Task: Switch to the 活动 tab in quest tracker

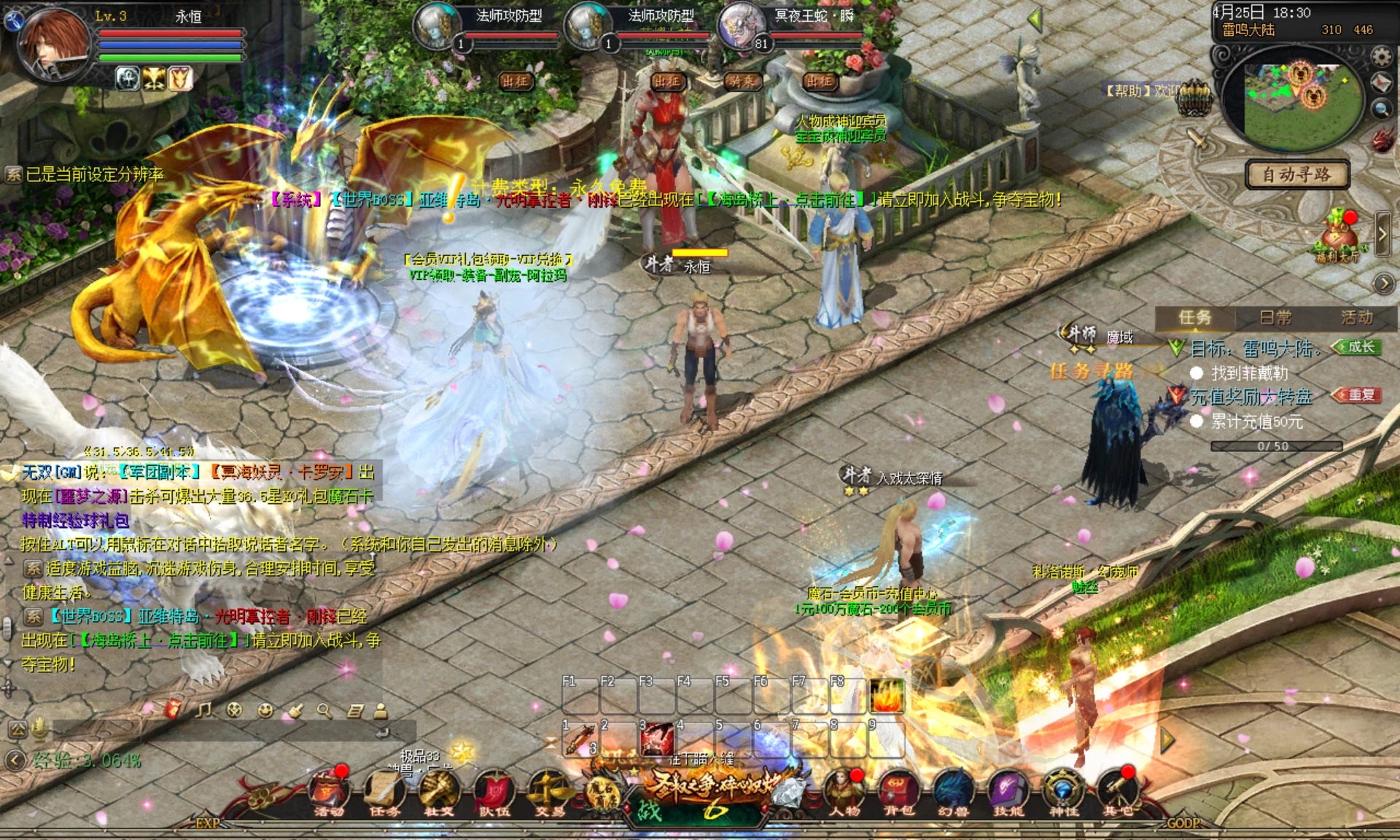Action: pos(1356,318)
